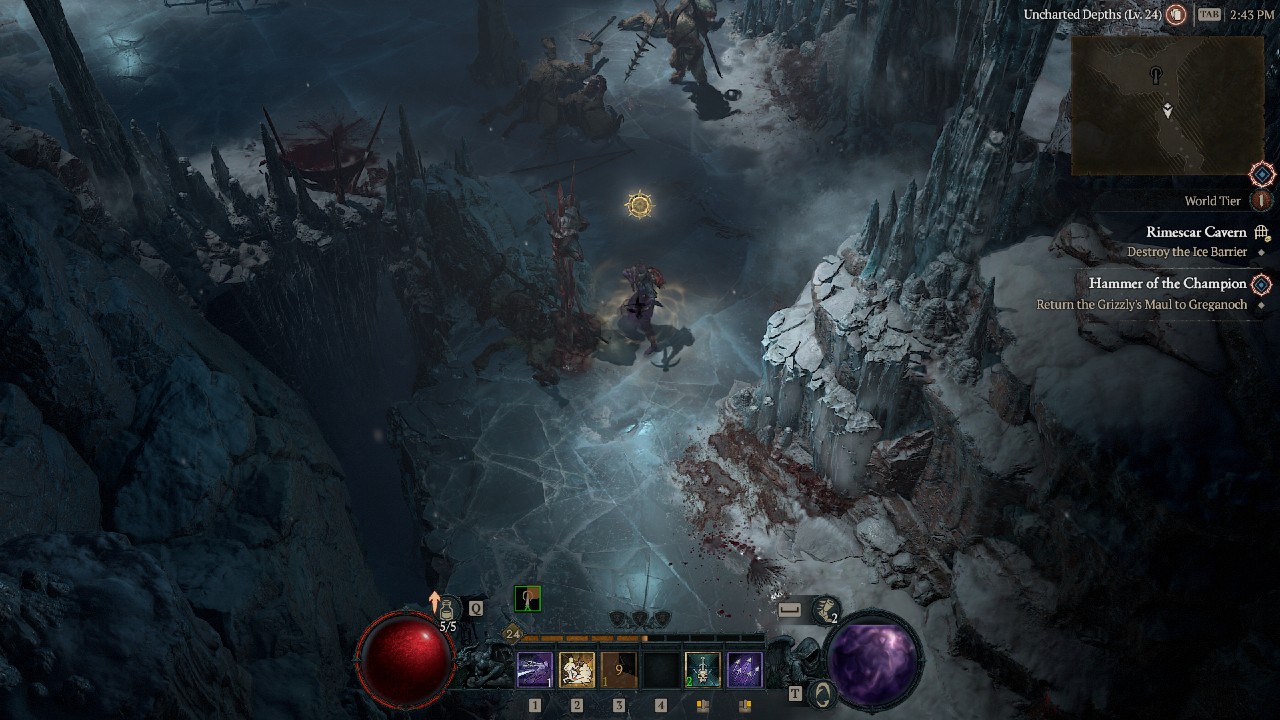Activate the golden summon skill in slot 2
This screenshot has height=720, width=1280.
(577, 670)
